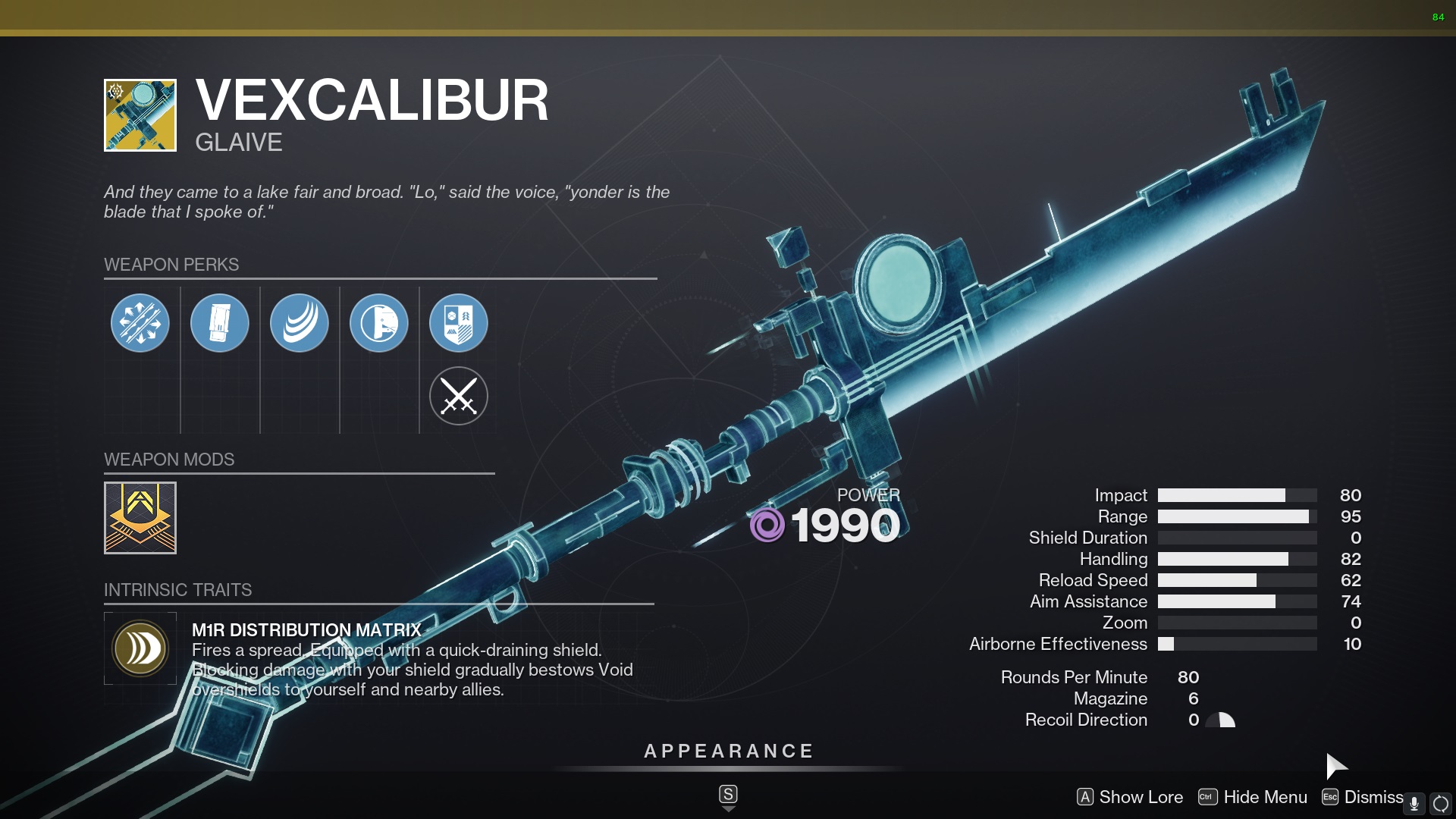Click the circular icon next to the microphone
Screen dimensions: 1456x819
coord(1442,799)
